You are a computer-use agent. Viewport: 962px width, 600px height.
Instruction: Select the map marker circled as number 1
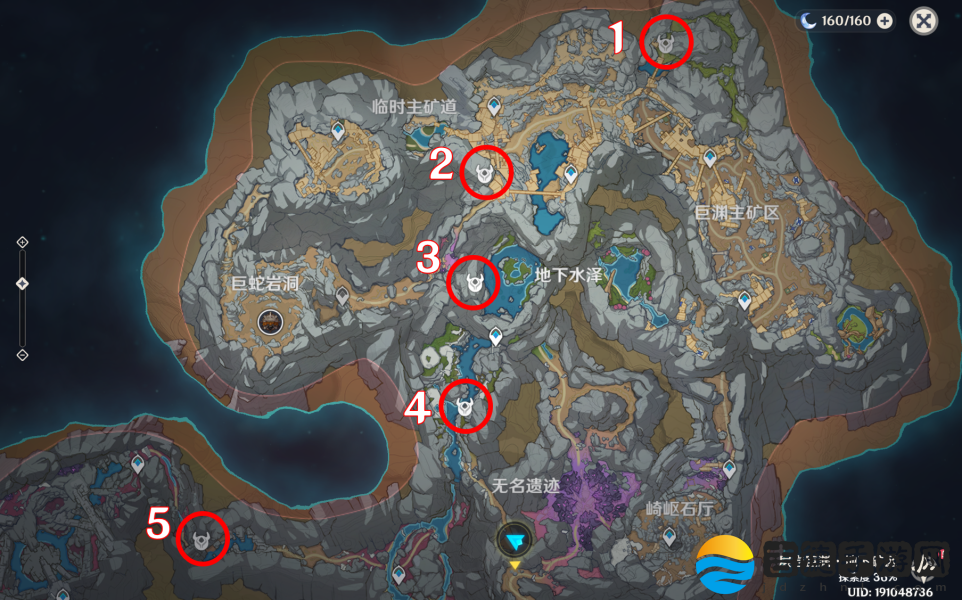(666, 42)
